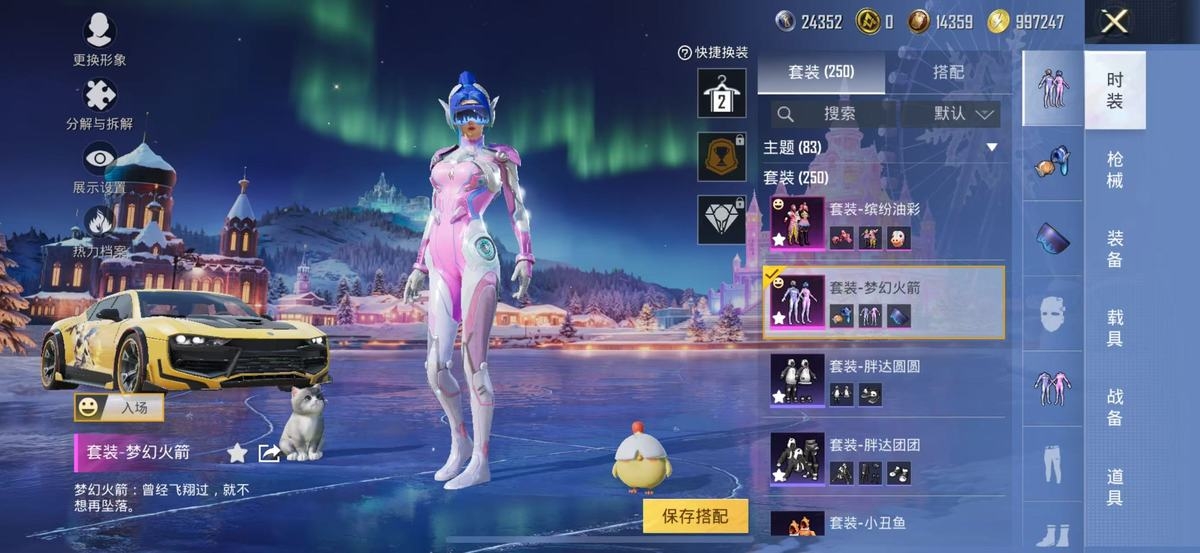This screenshot has width=1200, height=553.
Task: Open 展示设置 display settings
Action: [x=99, y=168]
